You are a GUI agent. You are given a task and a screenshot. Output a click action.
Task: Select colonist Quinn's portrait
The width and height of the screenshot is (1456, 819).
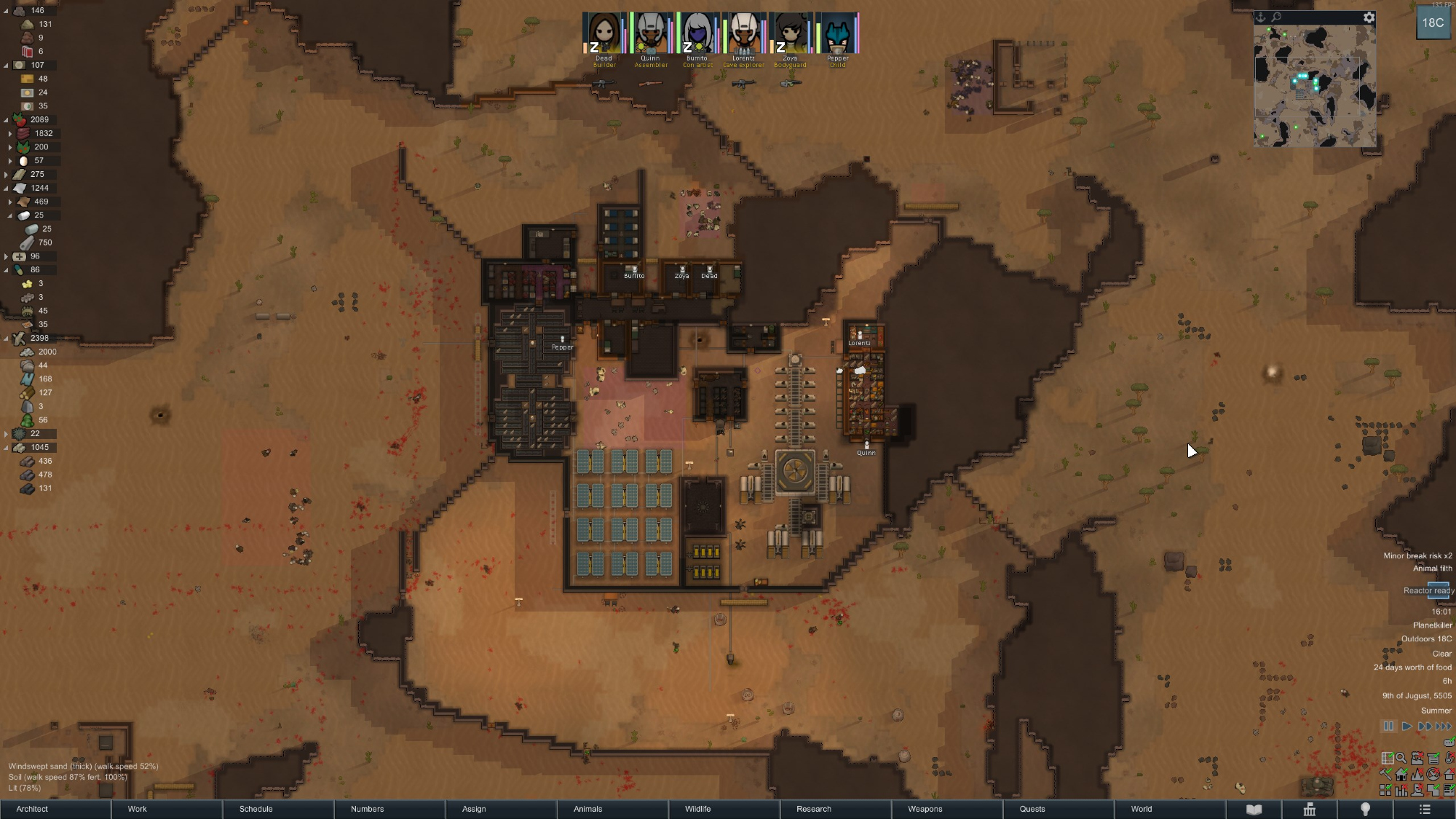pyautogui.click(x=650, y=33)
